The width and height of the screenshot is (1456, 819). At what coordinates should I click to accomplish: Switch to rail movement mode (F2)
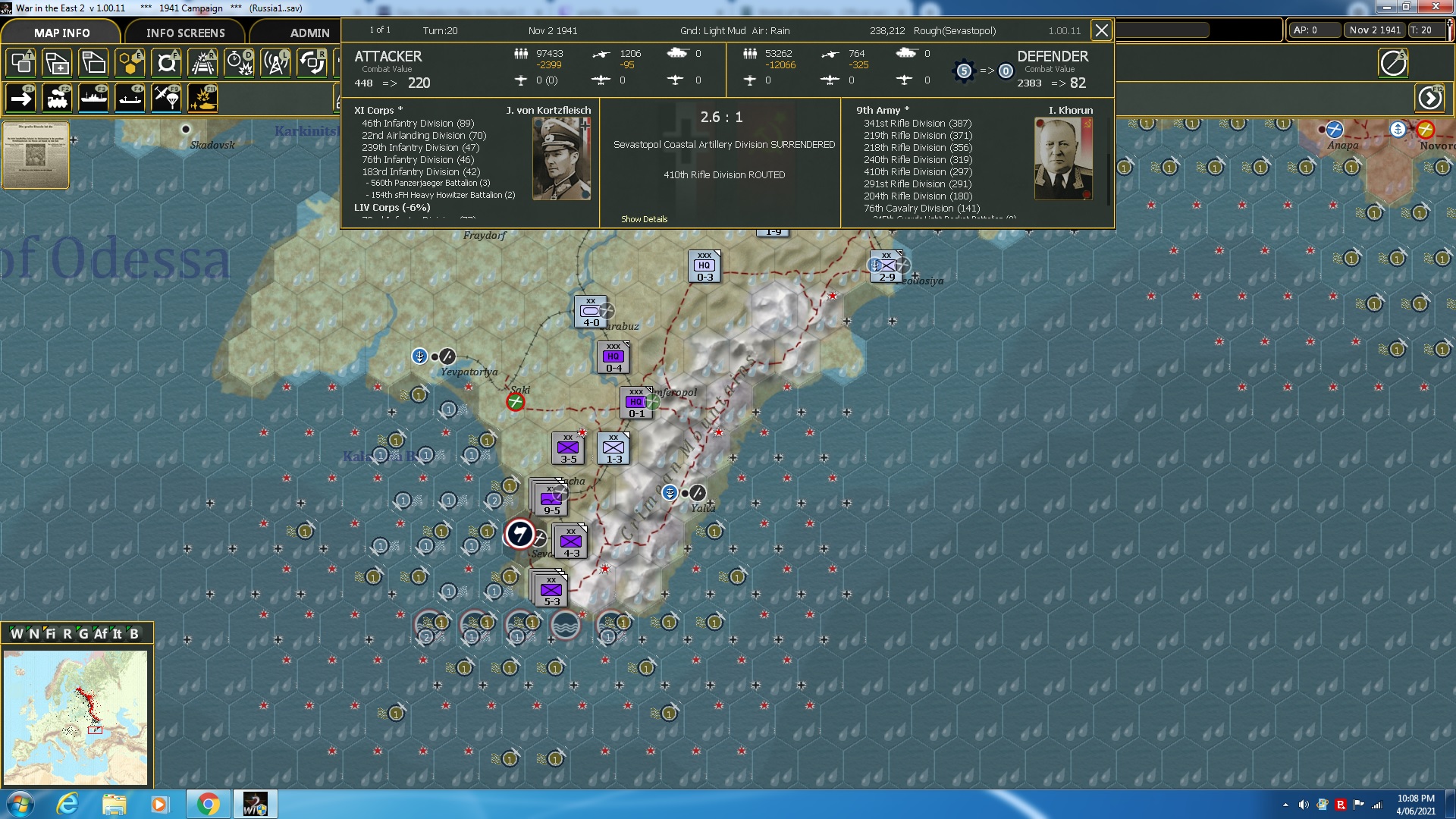(x=57, y=97)
